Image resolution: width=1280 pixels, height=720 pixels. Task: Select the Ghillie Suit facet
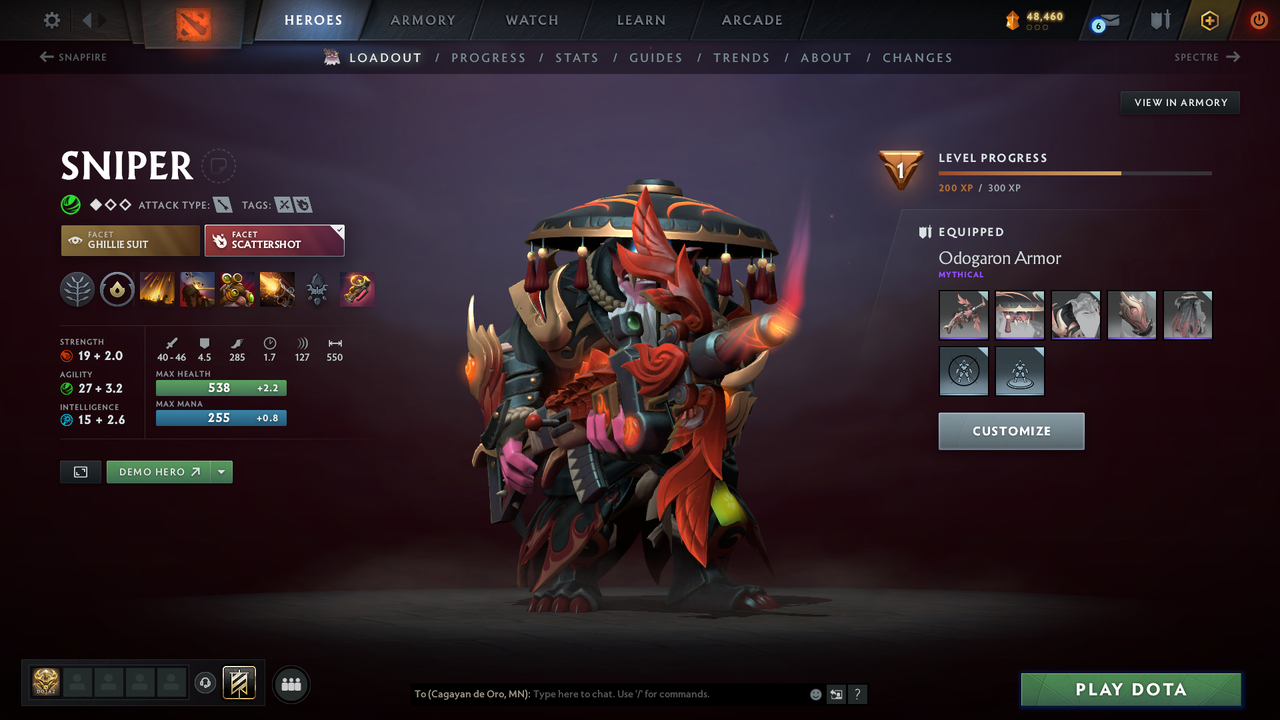click(130, 240)
